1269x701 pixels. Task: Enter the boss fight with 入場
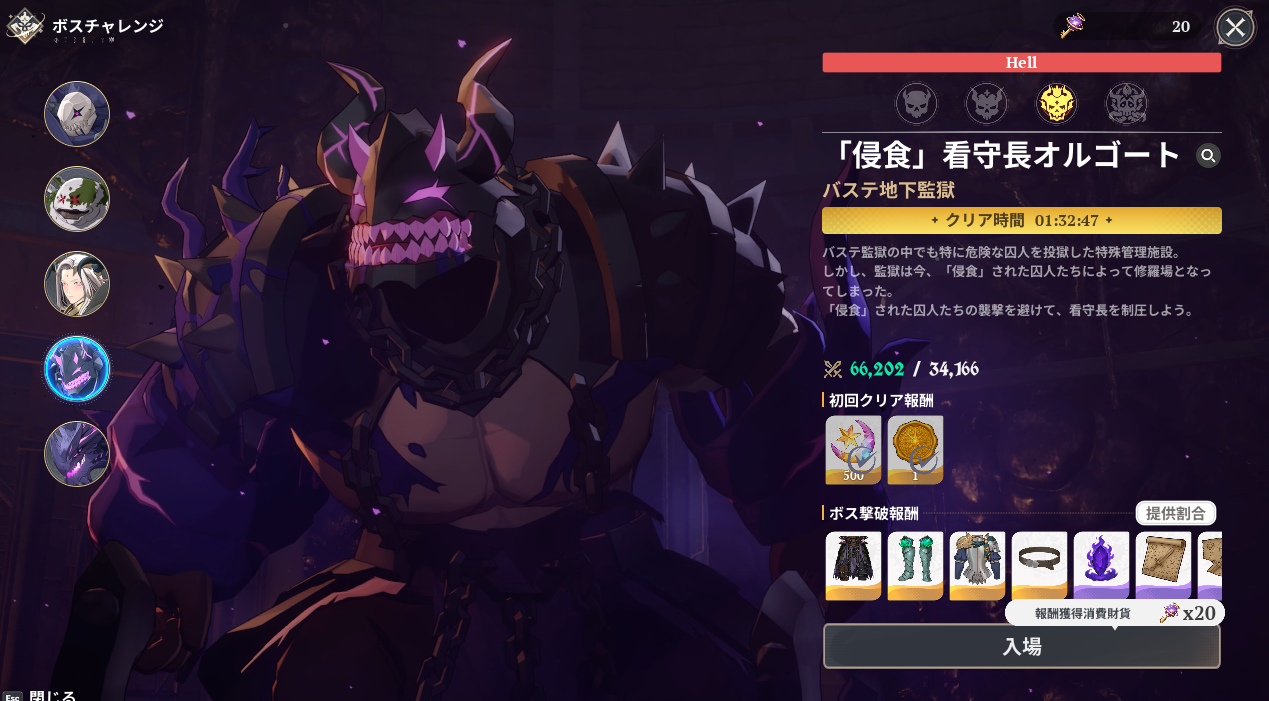[x=1021, y=646]
